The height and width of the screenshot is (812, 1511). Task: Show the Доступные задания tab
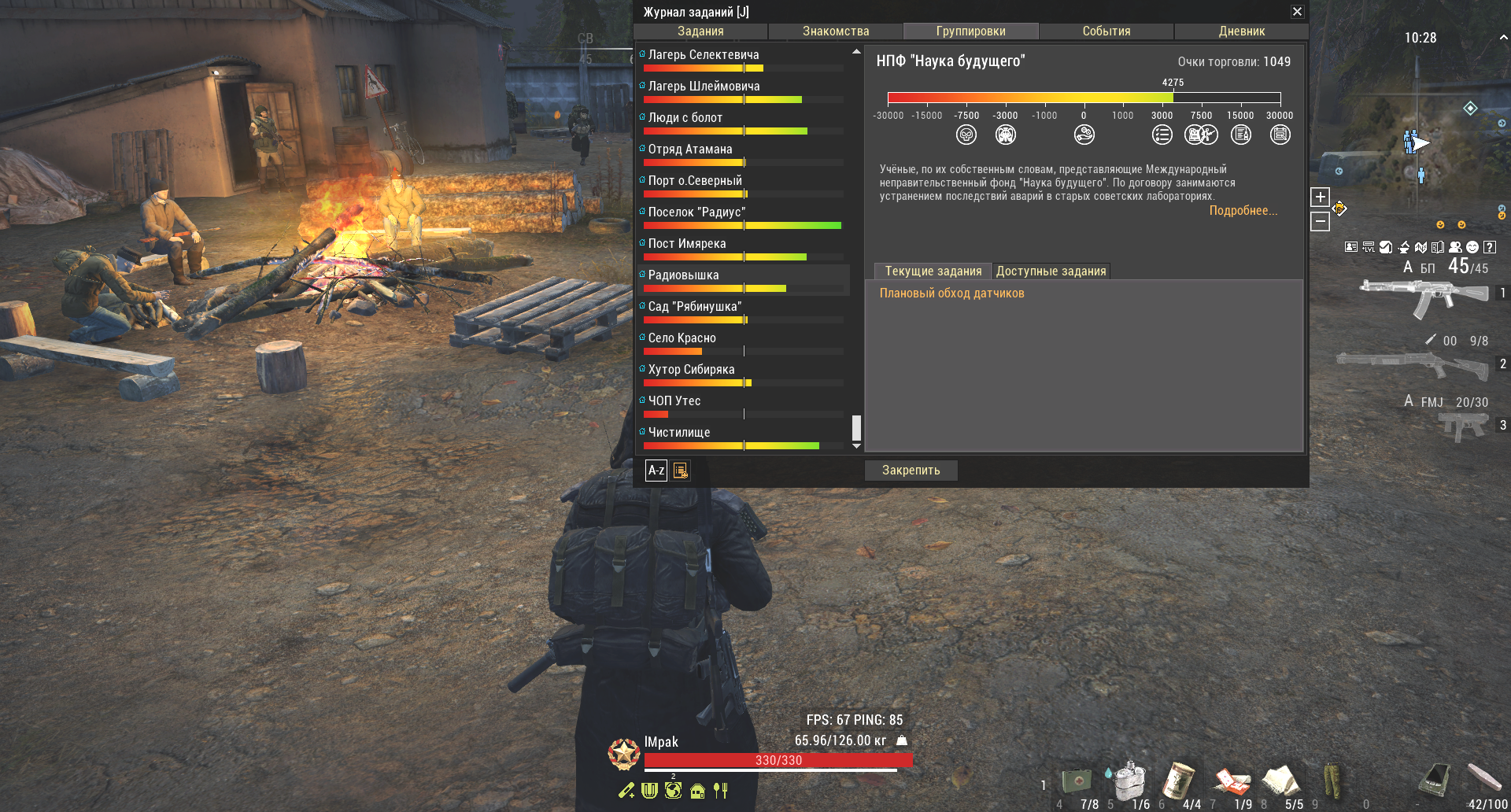tap(1051, 271)
